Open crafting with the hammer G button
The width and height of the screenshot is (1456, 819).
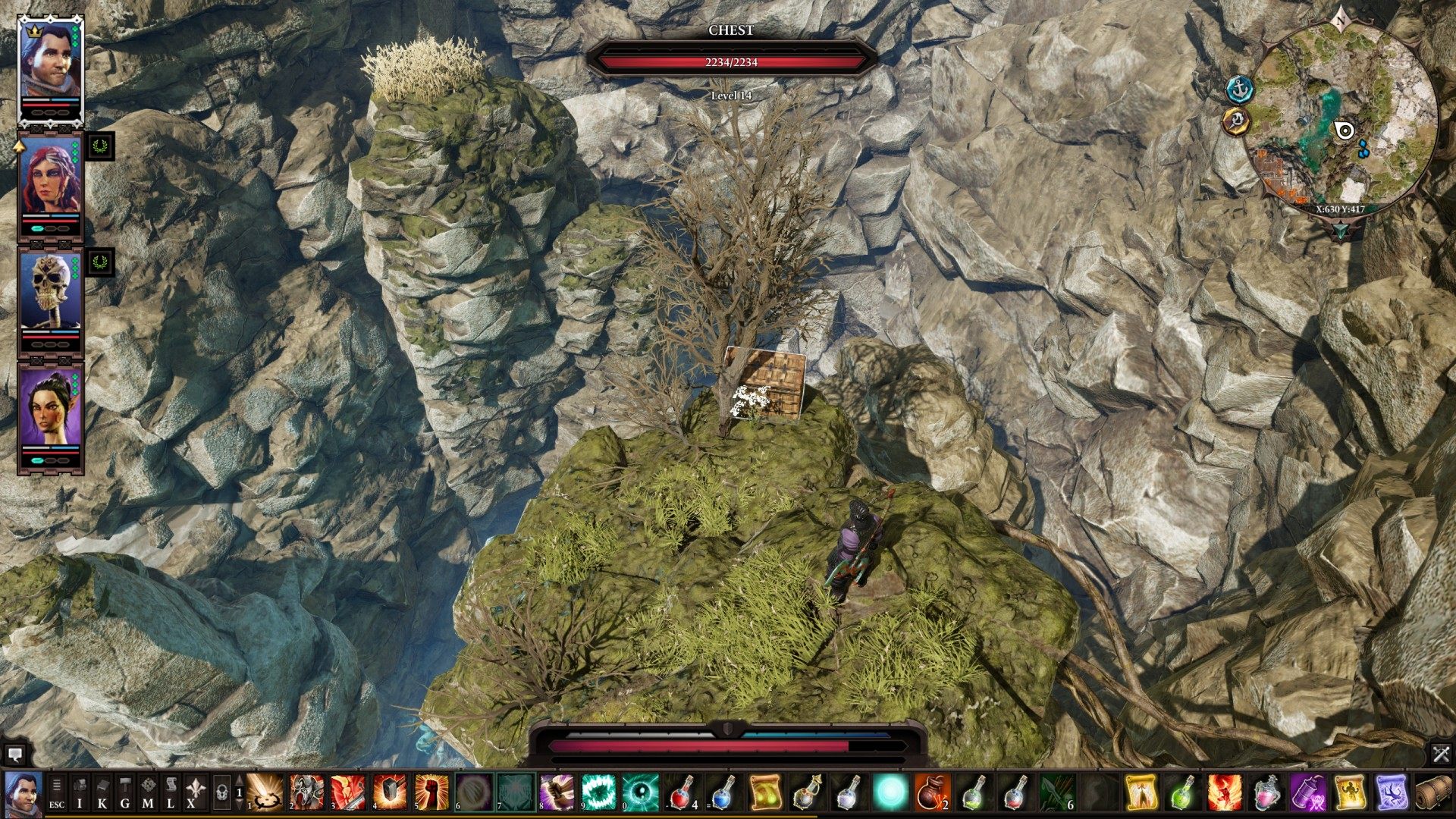(x=125, y=793)
